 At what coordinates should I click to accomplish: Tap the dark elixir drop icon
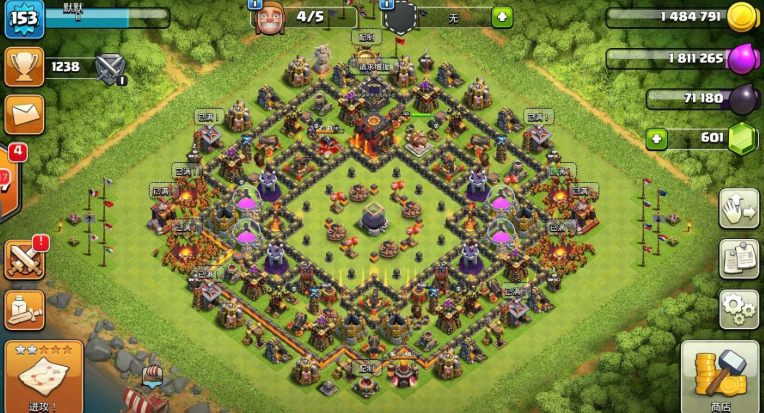[742, 98]
